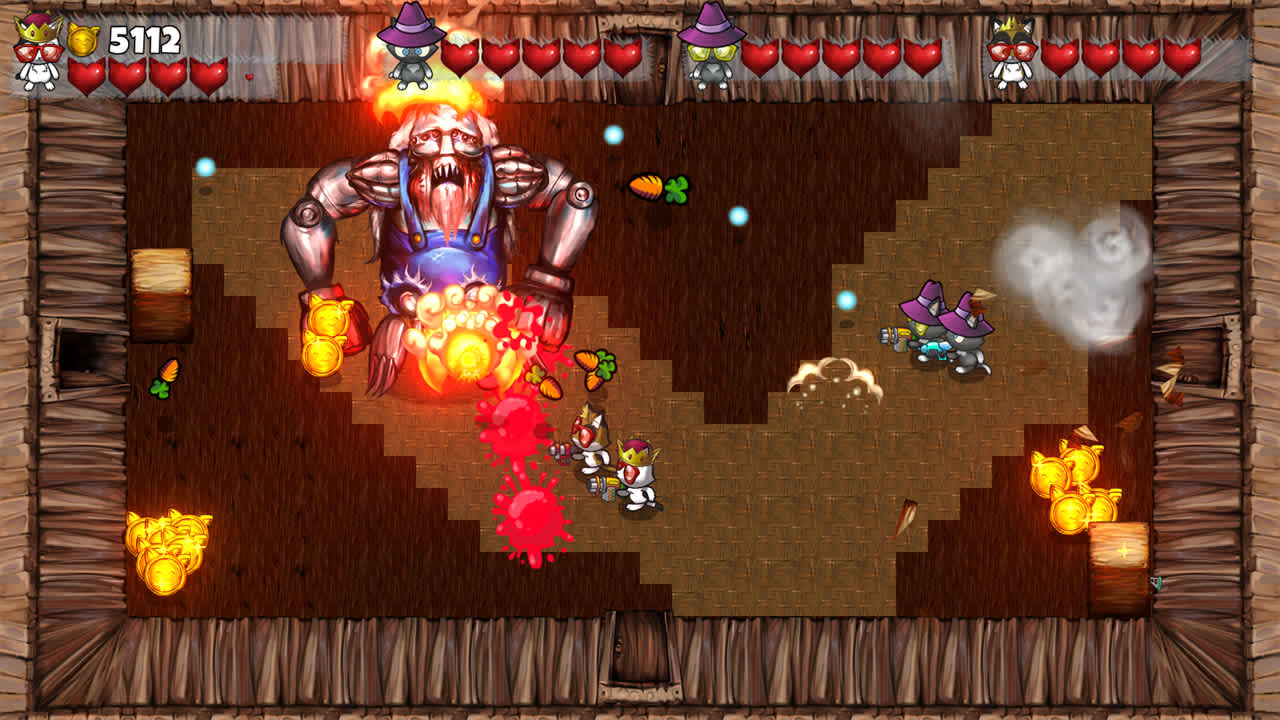This screenshot has height=720, width=1280.
Task: Click the flaming fireball on the boss's head
Action: pos(432,95)
